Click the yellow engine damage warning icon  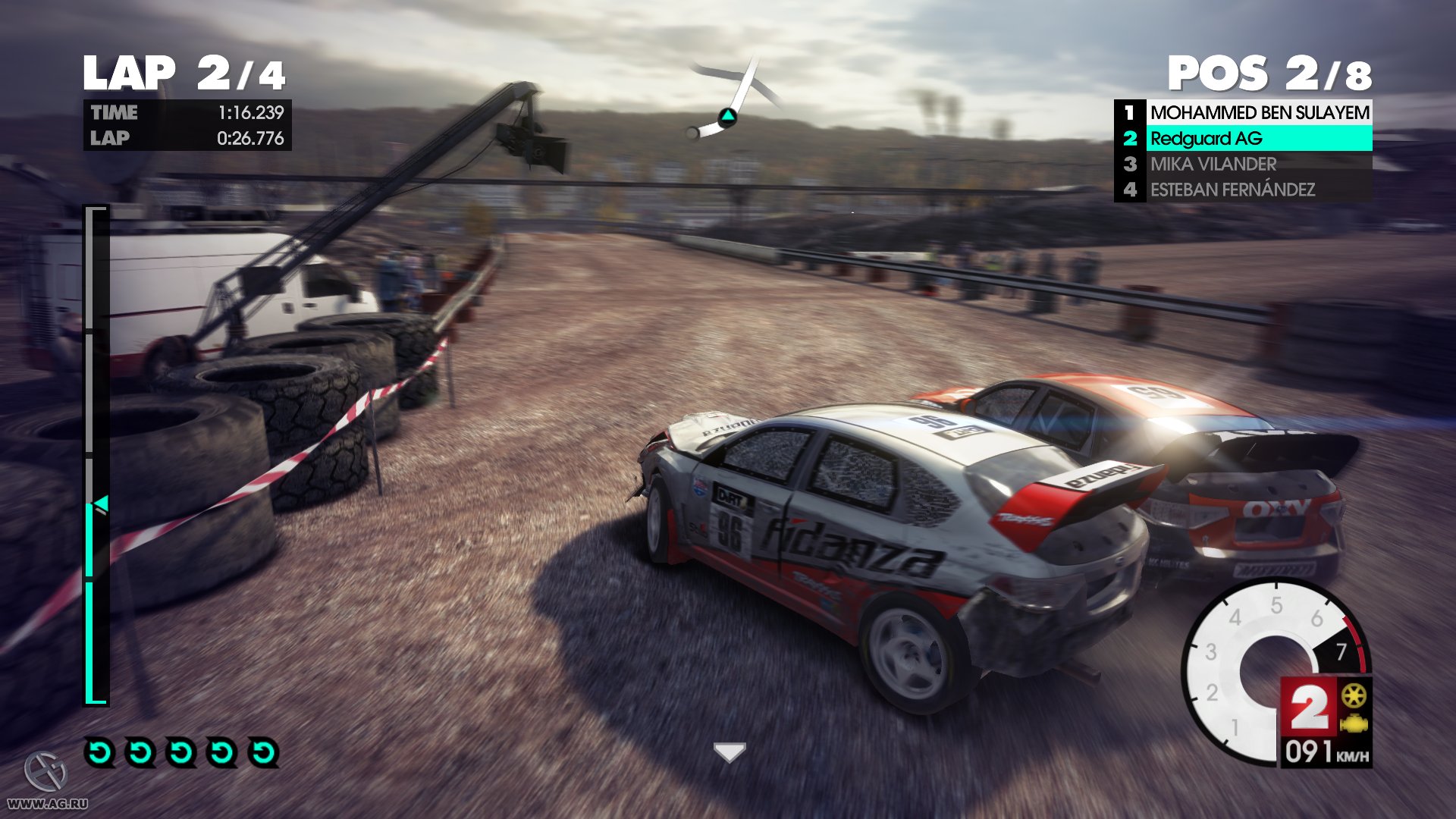(x=1354, y=724)
